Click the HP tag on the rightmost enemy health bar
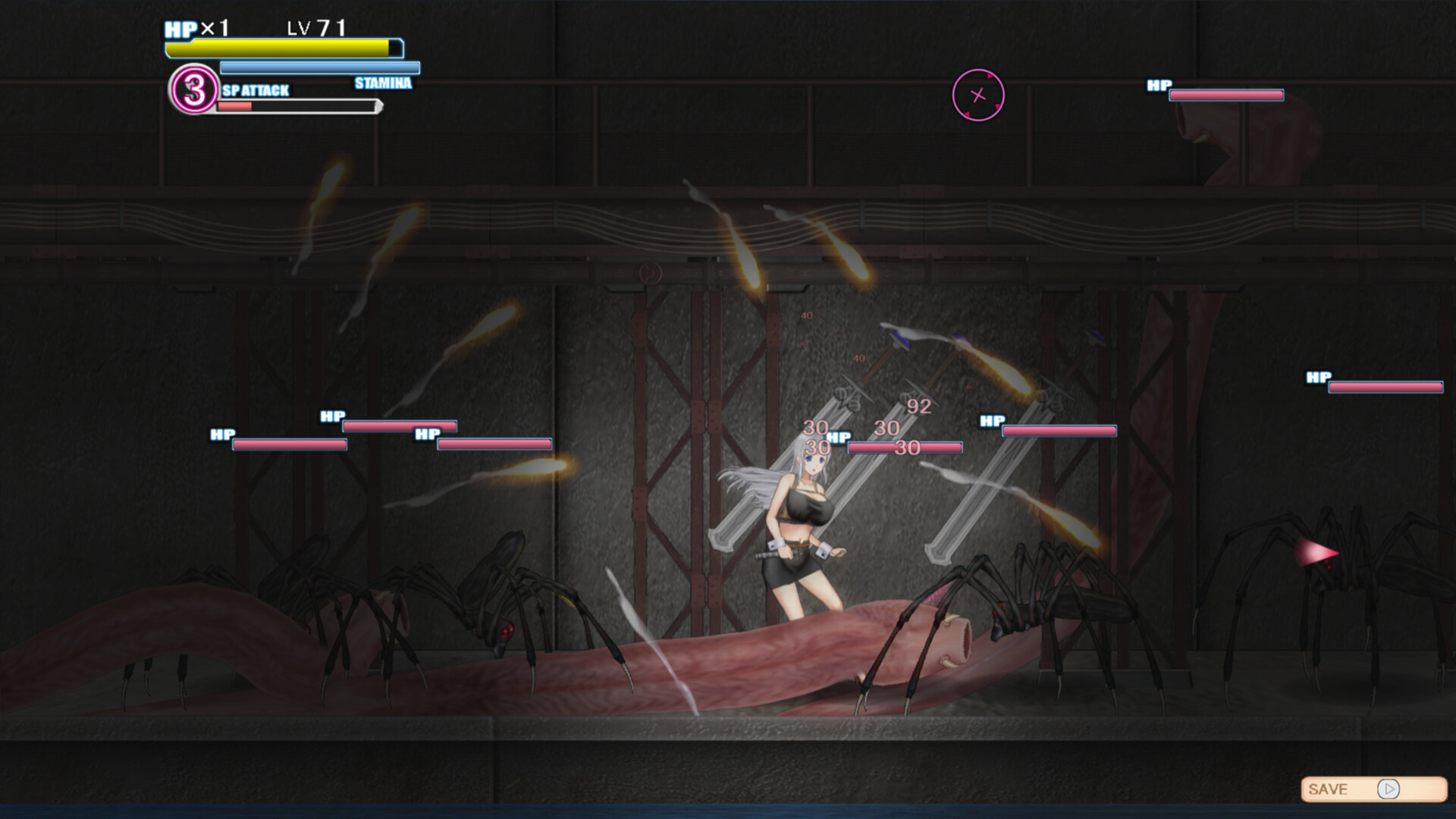 (1317, 376)
